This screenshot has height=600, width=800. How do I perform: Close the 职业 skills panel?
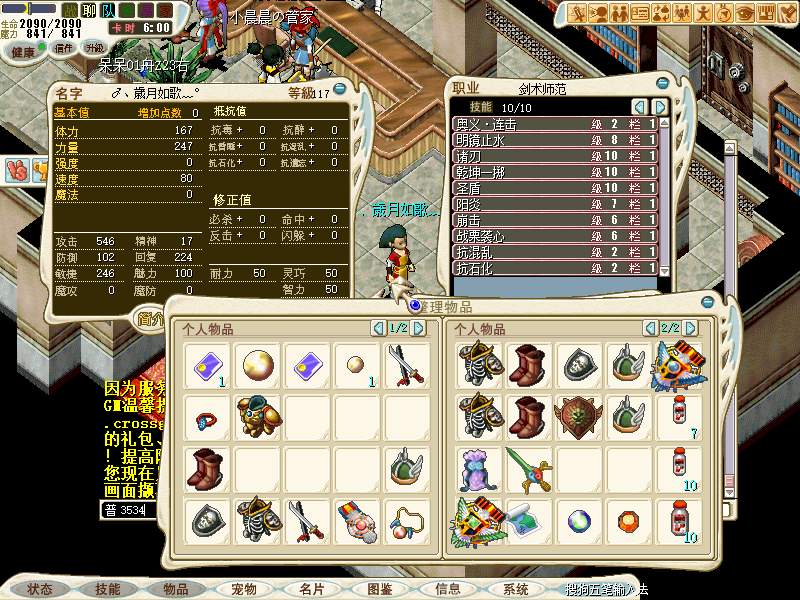[x=664, y=83]
